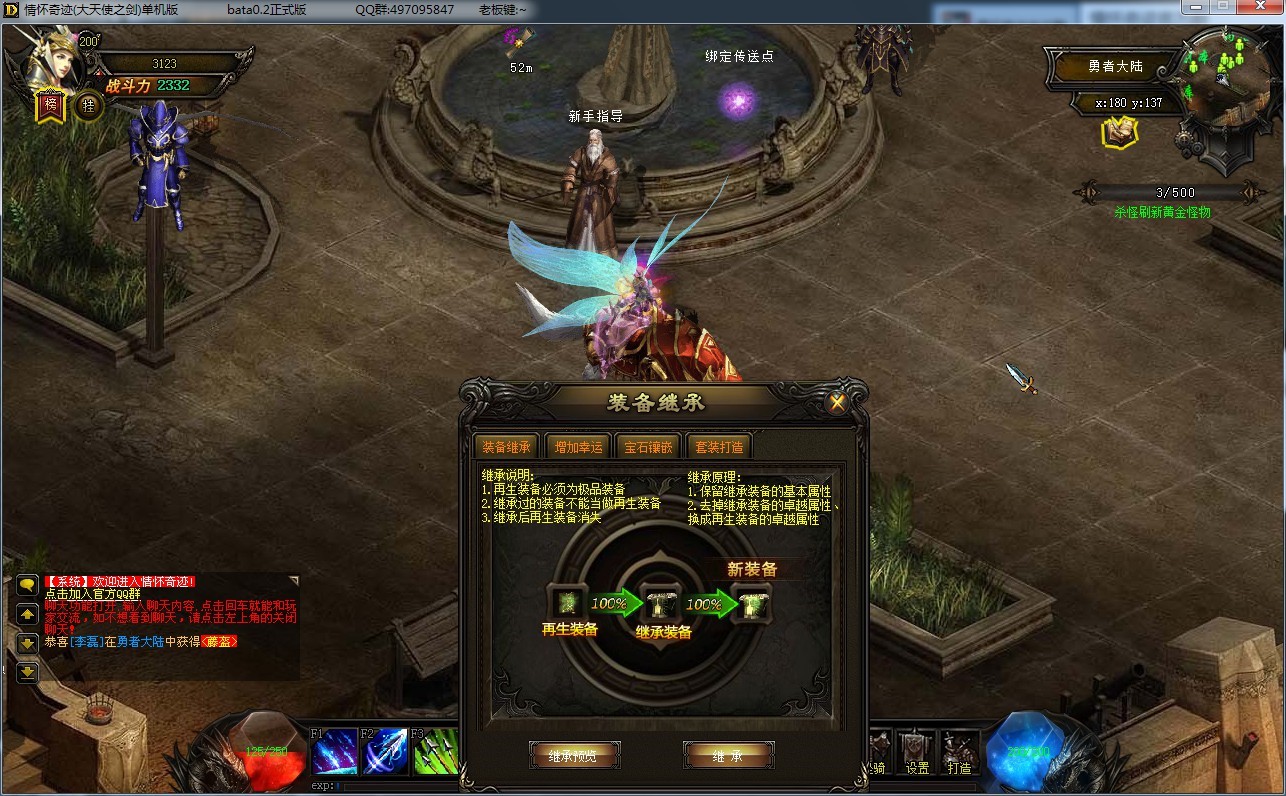The image size is (1286, 796).
Task: Select the 套装打造 set forging tab
Action: 719,447
